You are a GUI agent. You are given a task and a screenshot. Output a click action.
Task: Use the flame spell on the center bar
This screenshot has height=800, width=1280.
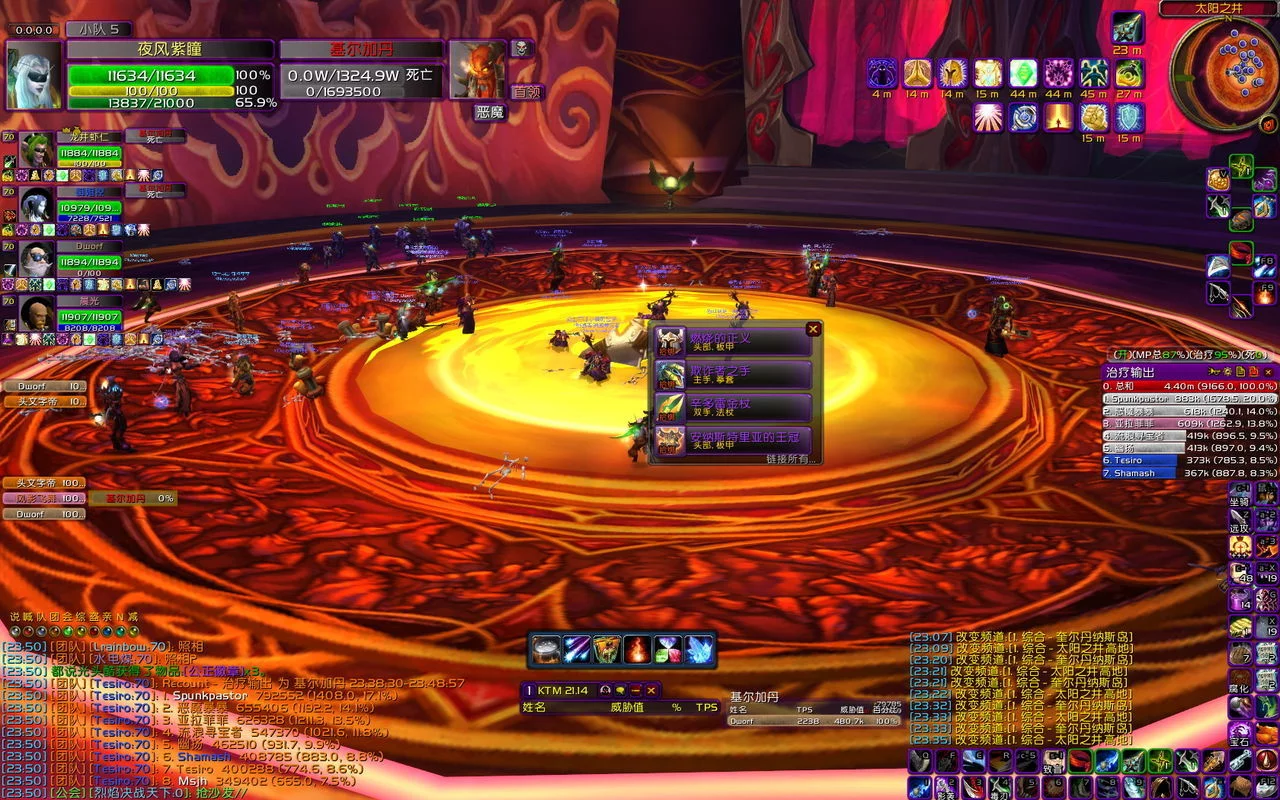tap(637, 650)
